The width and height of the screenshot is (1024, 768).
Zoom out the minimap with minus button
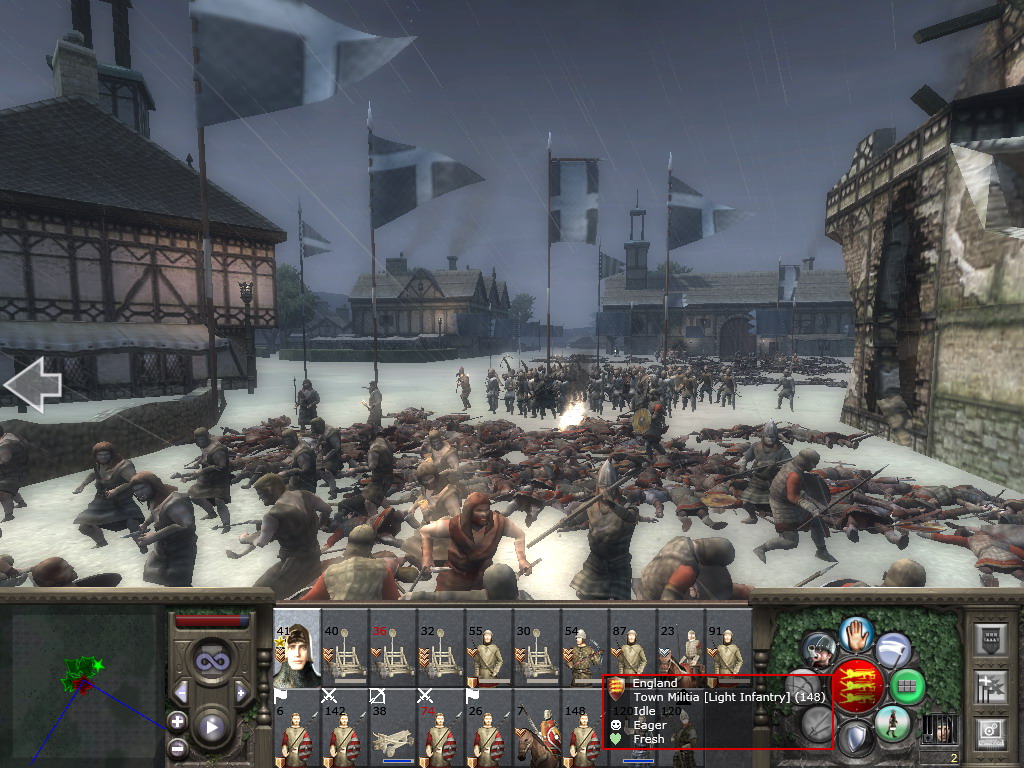click(x=177, y=747)
